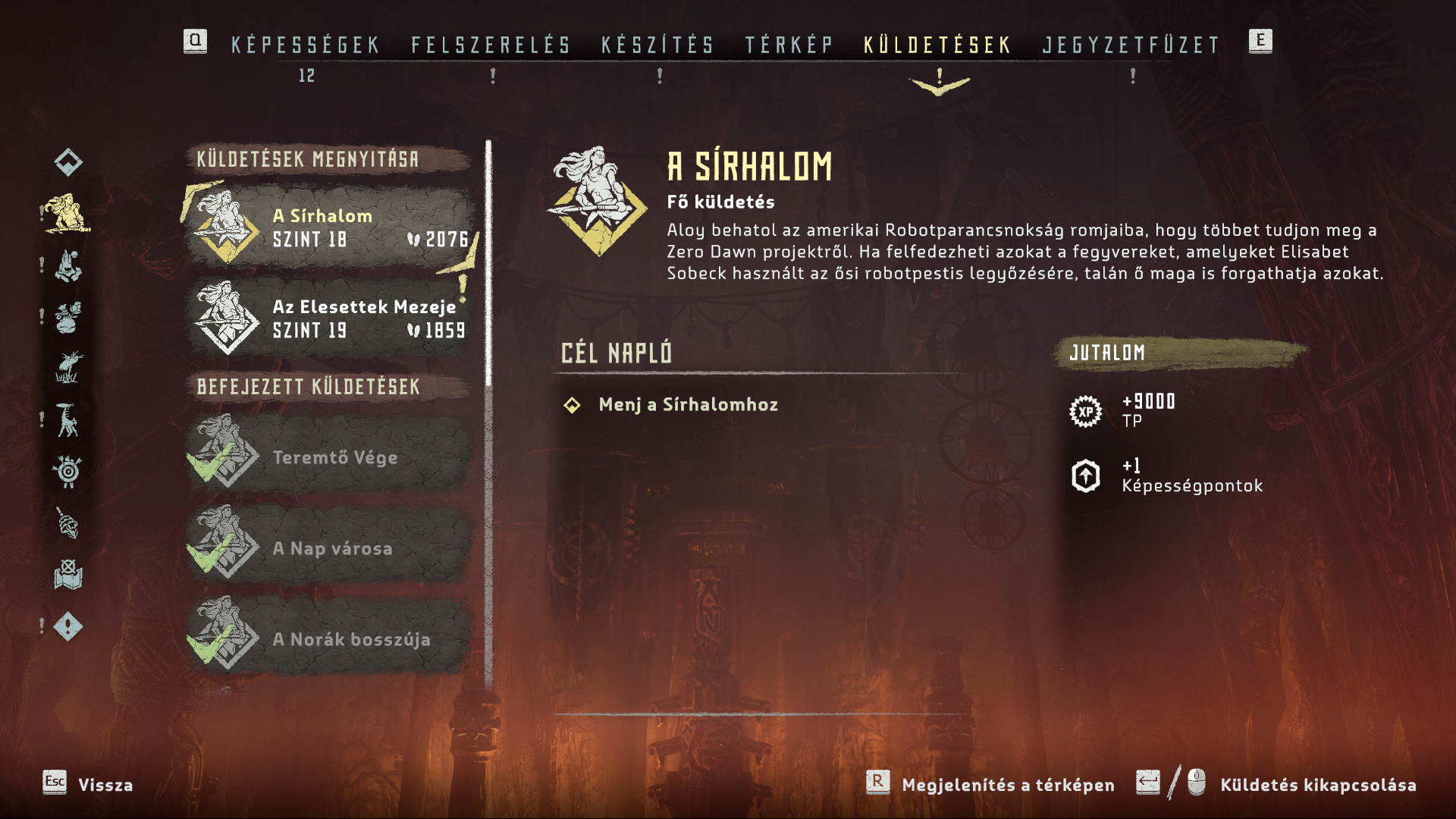
Task: Select completed quest A Nap városa
Action: [331, 548]
